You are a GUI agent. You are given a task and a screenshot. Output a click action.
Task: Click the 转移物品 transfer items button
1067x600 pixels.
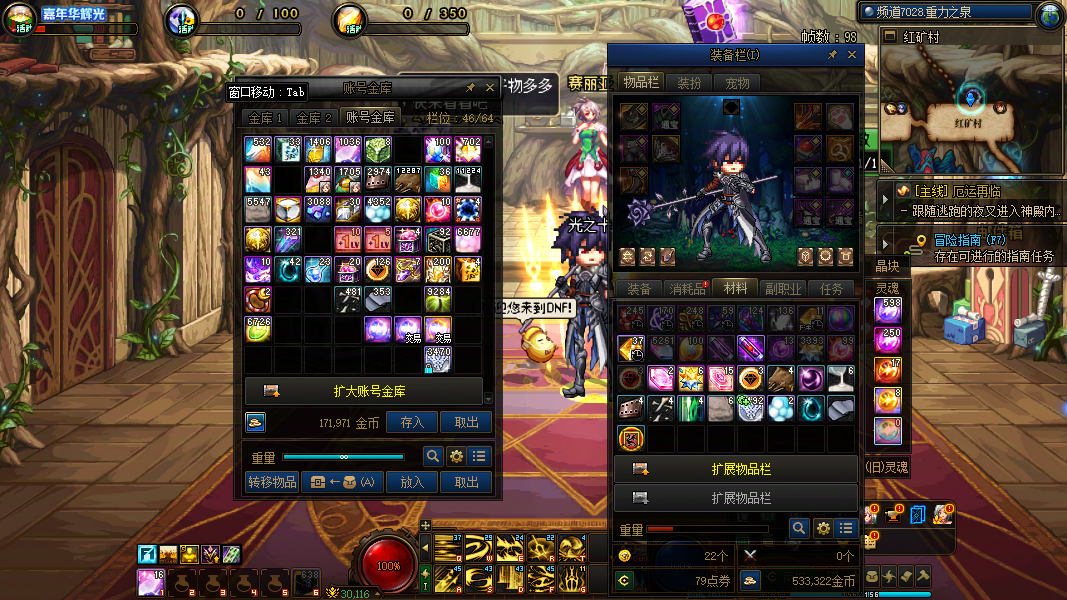(x=272, y=481)
